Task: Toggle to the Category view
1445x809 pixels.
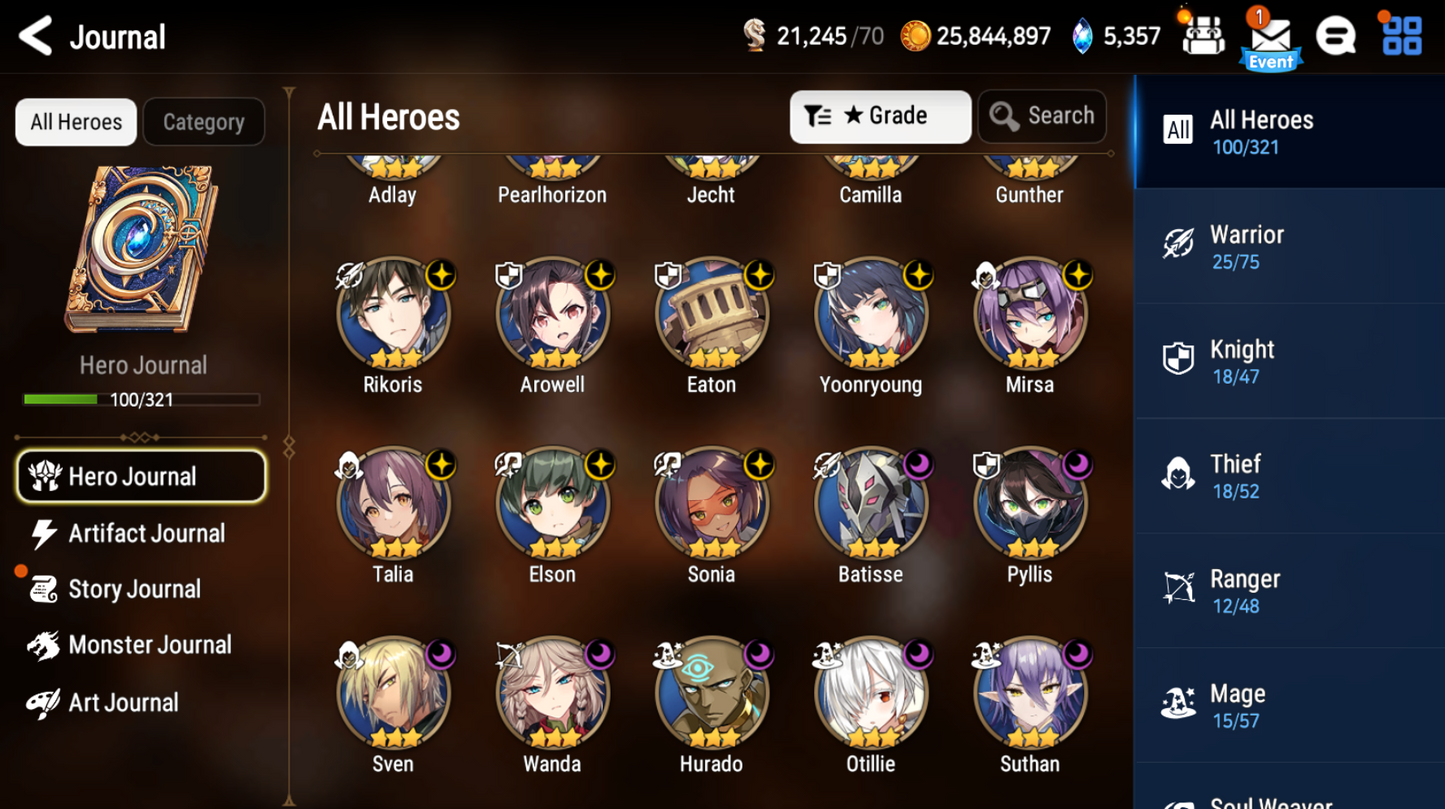Action: [204, 121]
